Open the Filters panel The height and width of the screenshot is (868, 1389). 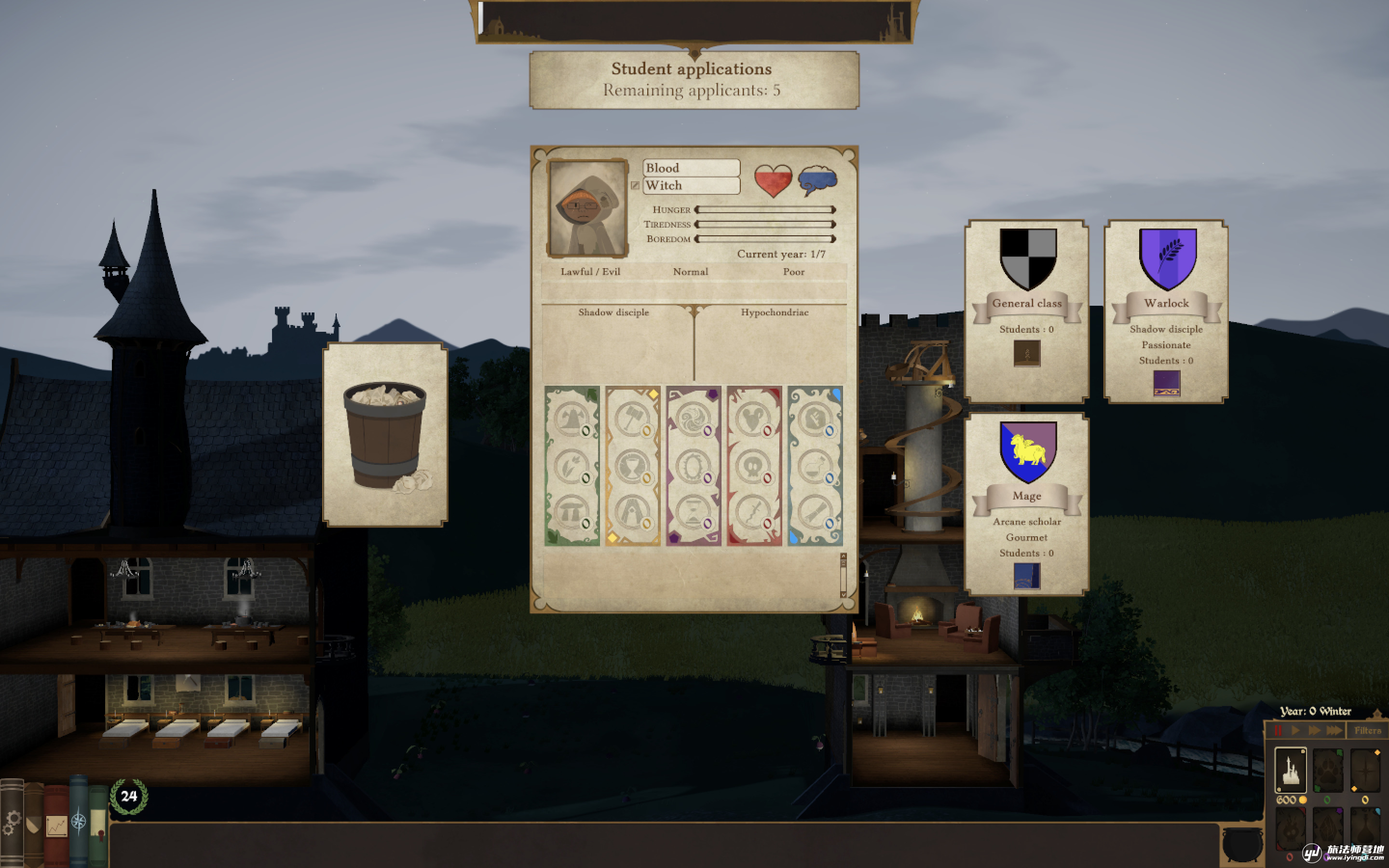[1368, 730]
